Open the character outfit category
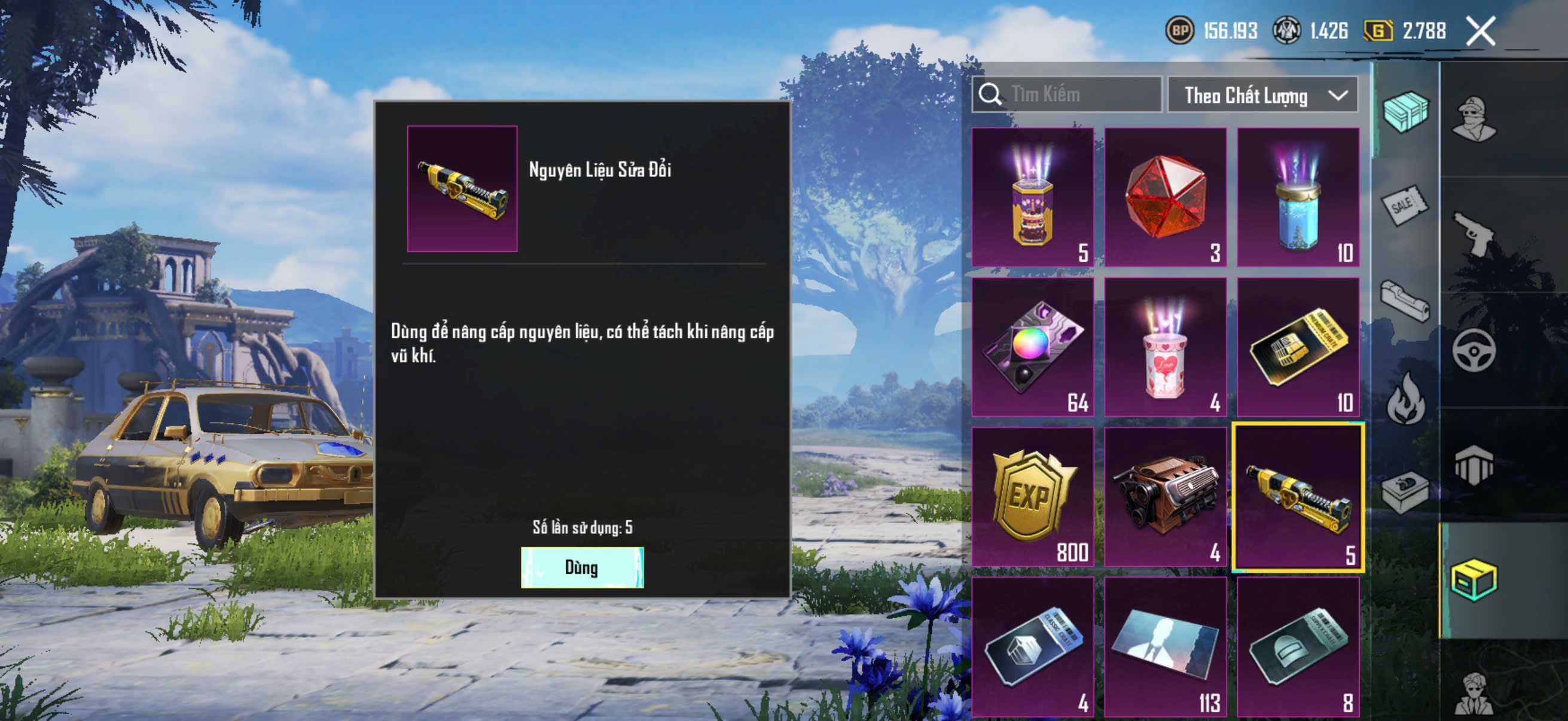 point(1474,118)
